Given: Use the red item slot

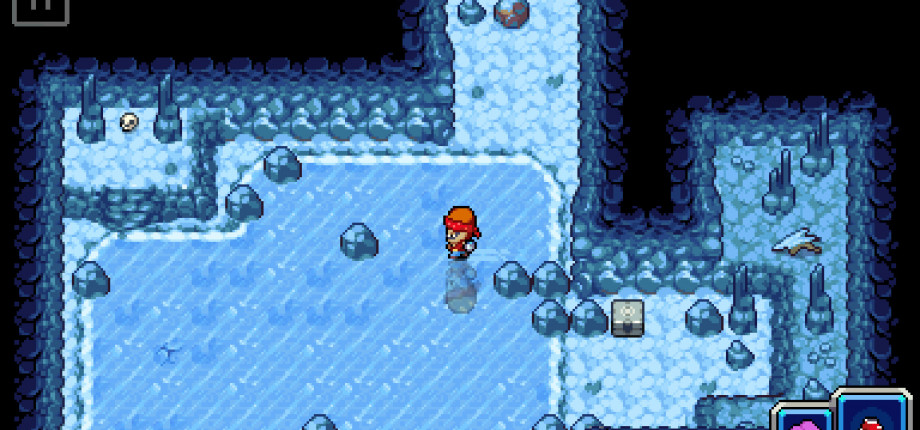Looking at the screenshot, I should point(872,416).
